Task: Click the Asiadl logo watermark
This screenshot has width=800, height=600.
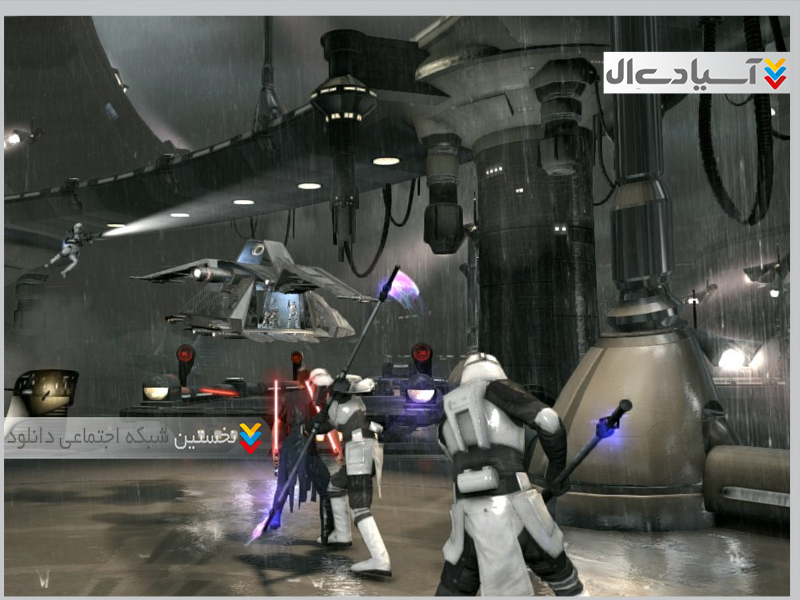Action: click(x=696, y=73)
